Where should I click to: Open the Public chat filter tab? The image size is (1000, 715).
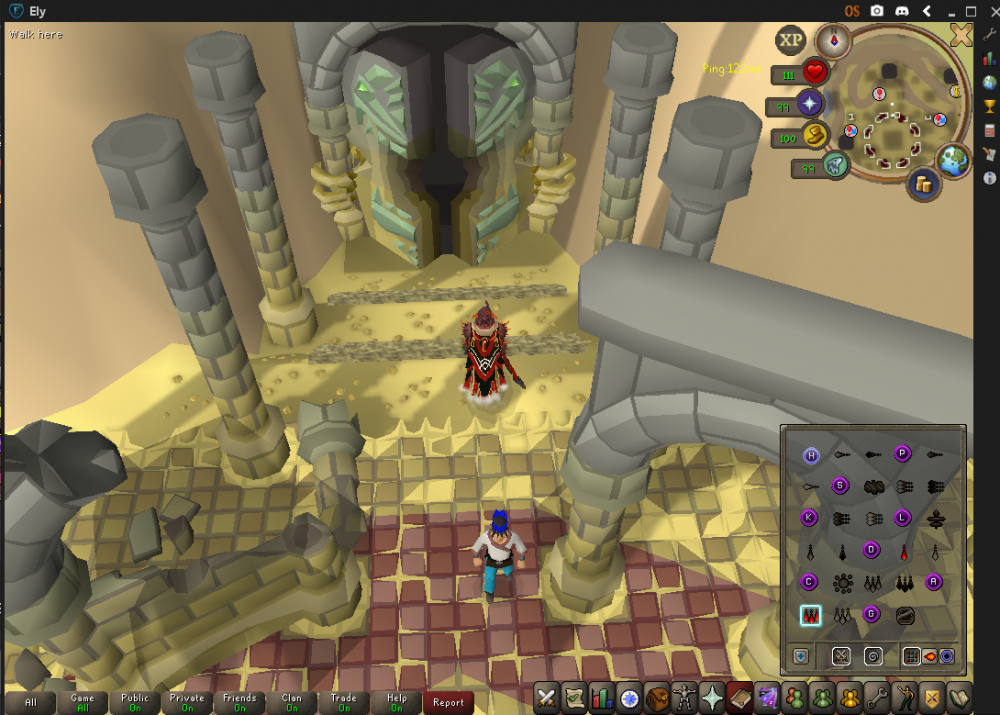[x=135, y=702]
